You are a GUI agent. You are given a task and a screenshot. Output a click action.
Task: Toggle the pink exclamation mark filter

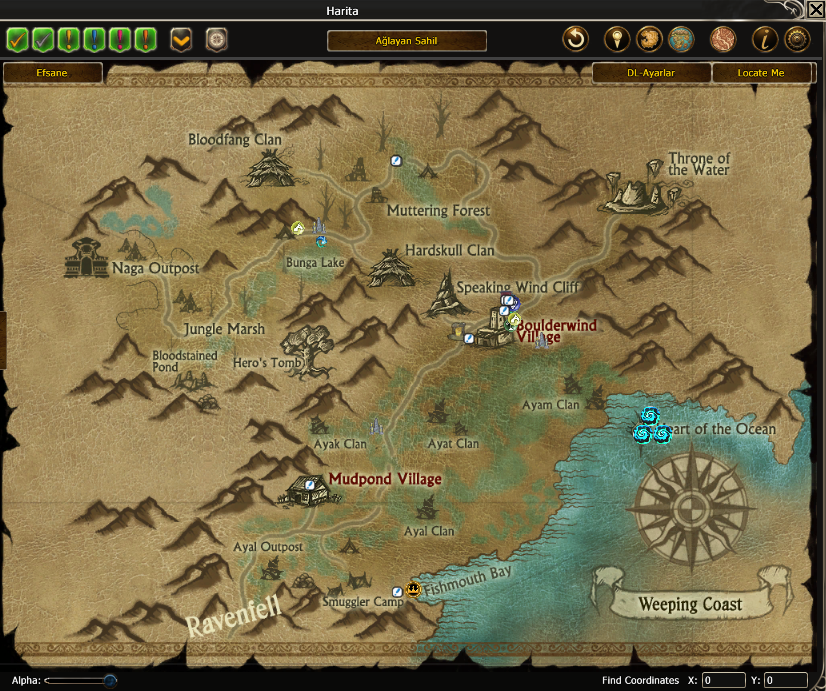[x=120, y=40]
